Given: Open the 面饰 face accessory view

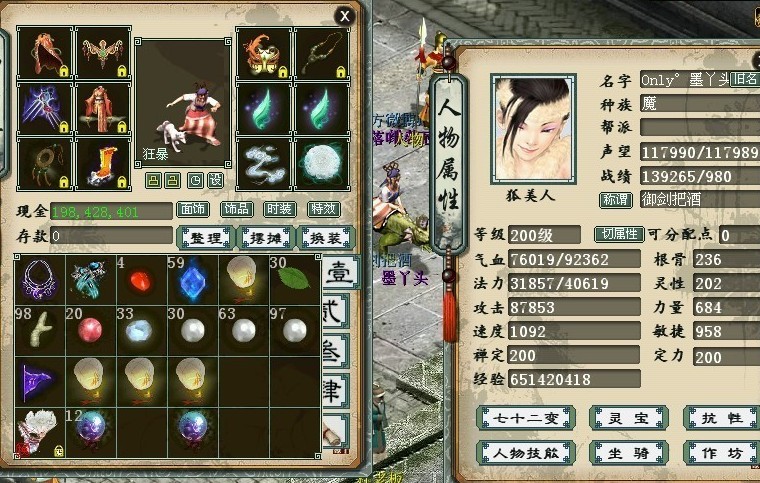Looking at the screenshot, I should (193, 210).
